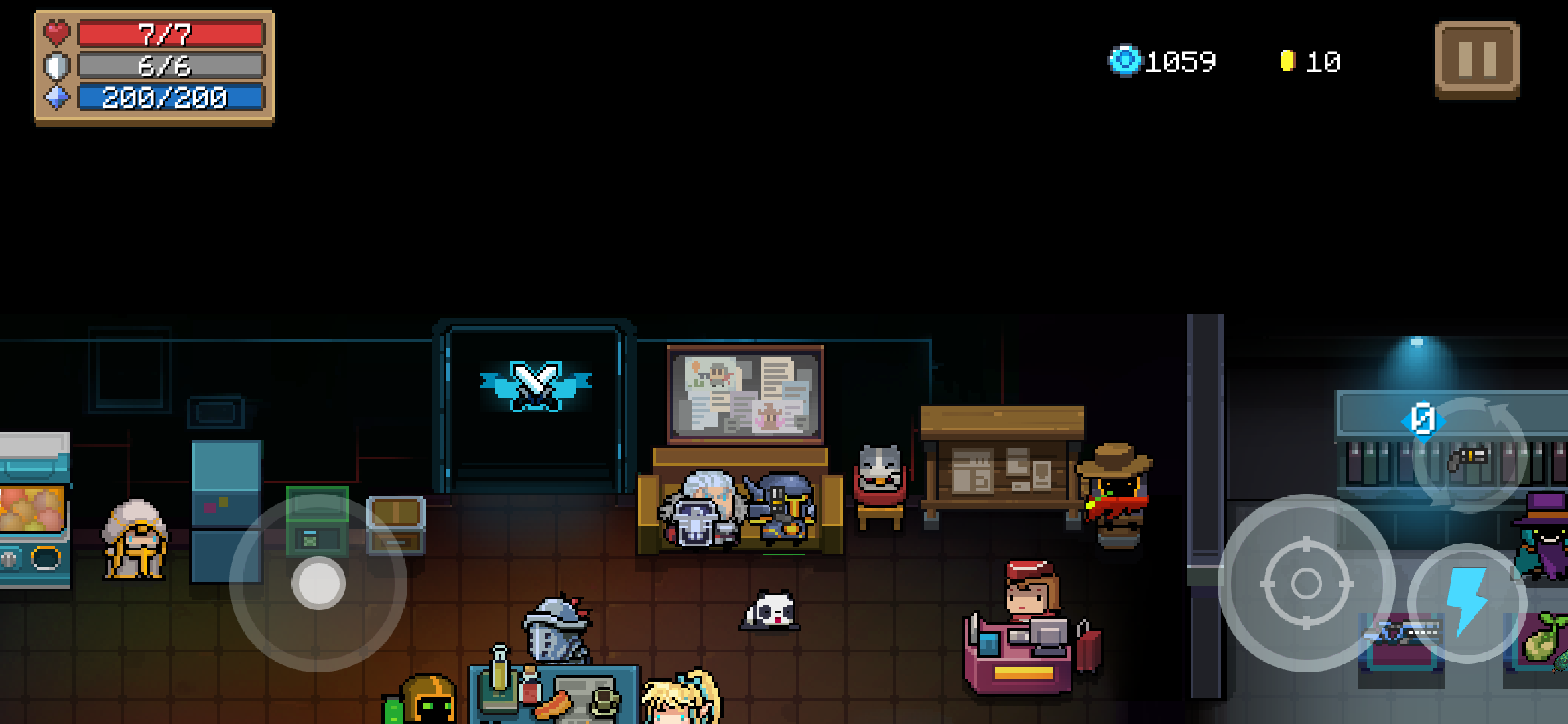Touch the virtual movement joystick knob
This screenshot has width=1568, height=724.
(318, 583)
